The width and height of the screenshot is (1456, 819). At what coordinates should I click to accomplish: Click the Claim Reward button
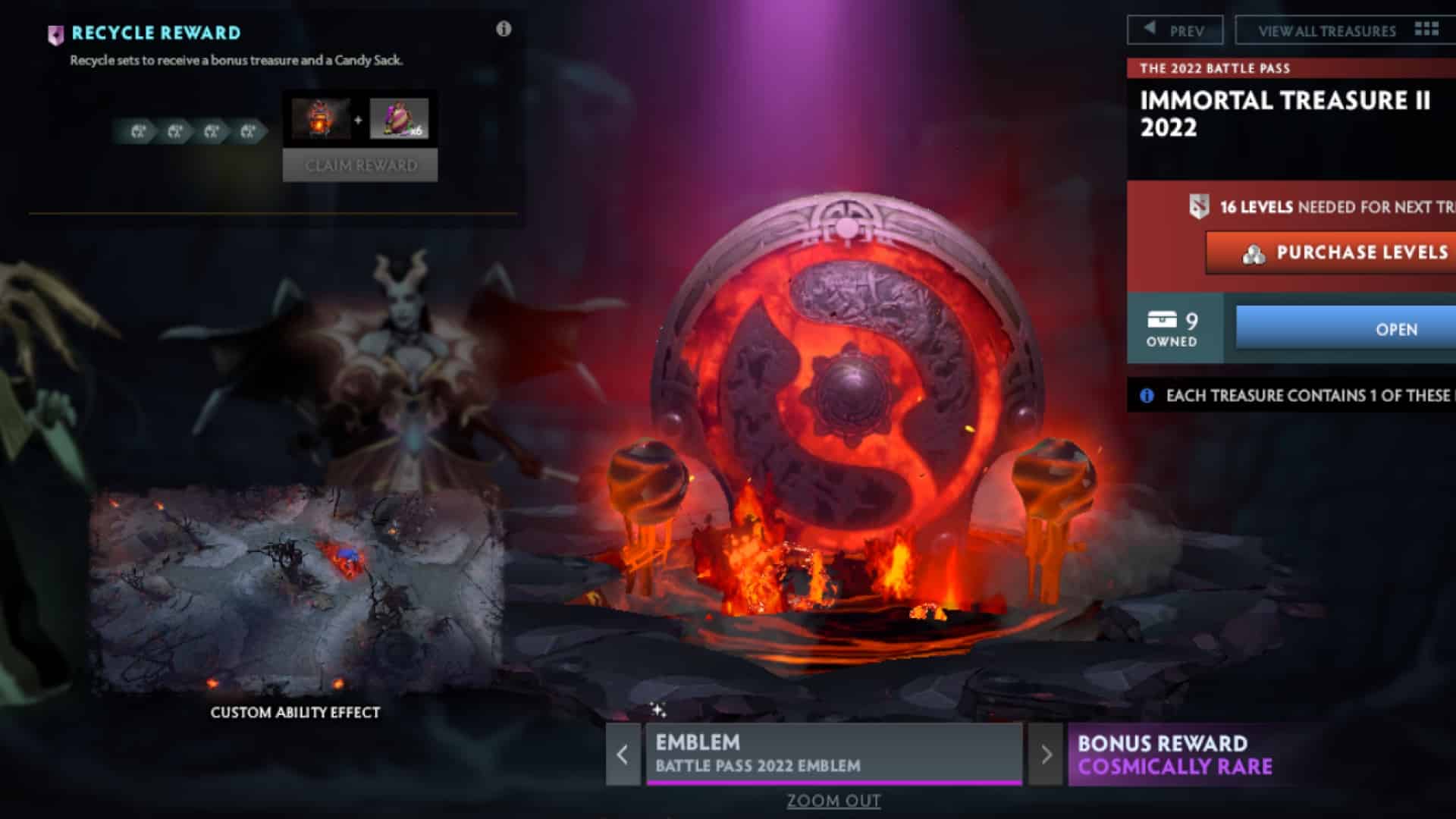[x=360, y=165]
